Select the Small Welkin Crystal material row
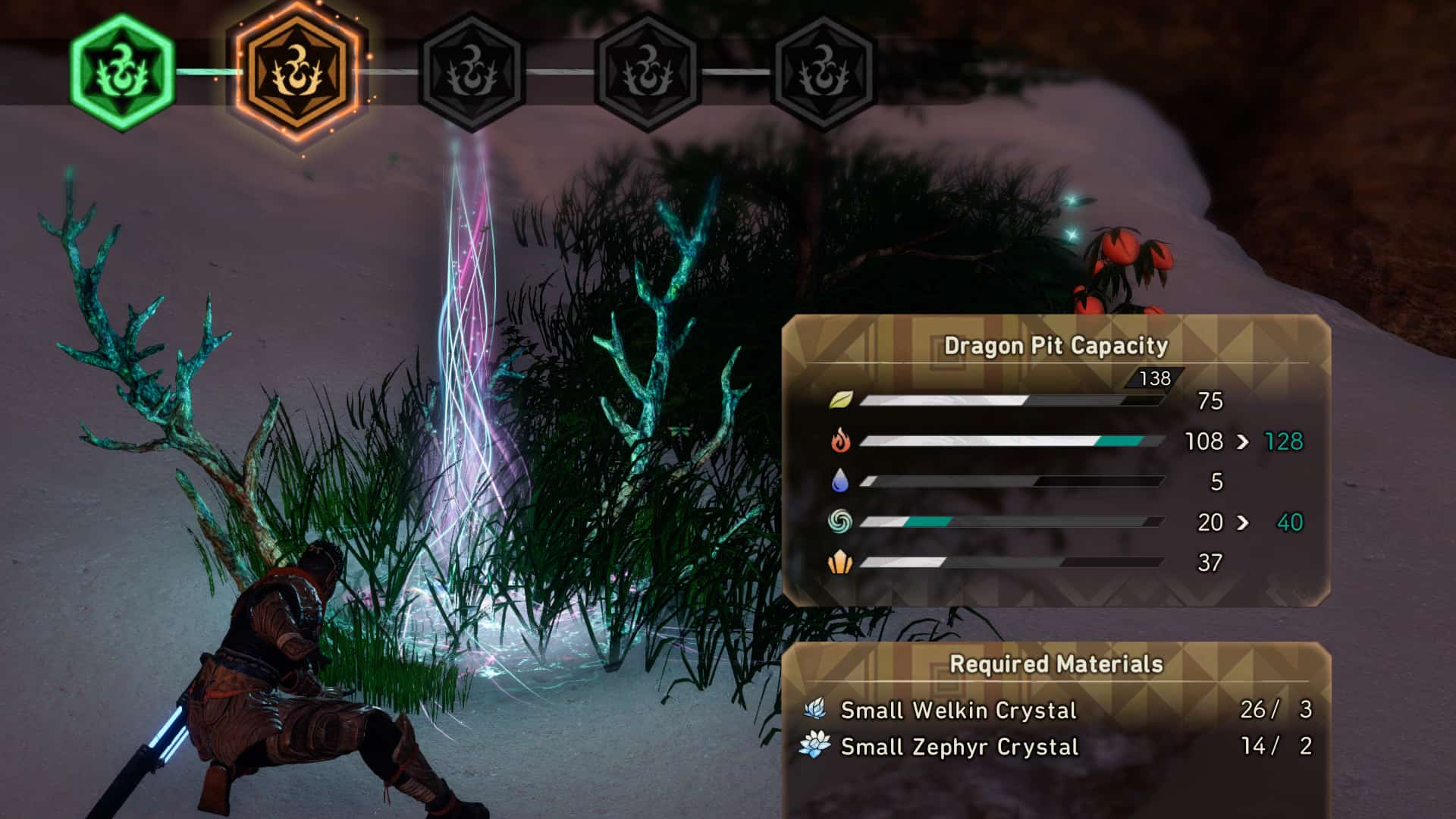 1056,710
